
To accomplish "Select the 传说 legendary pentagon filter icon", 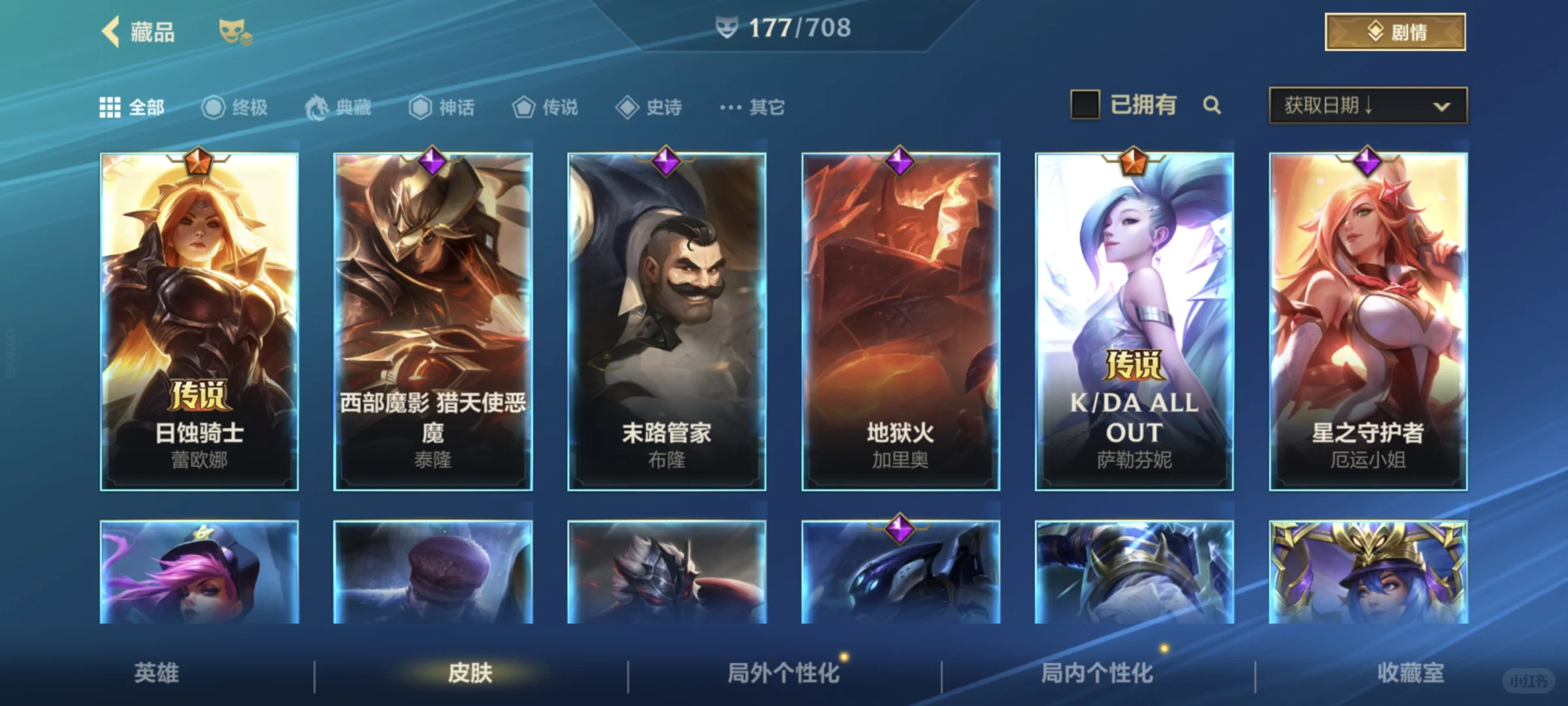I will [x=523, y=107].
